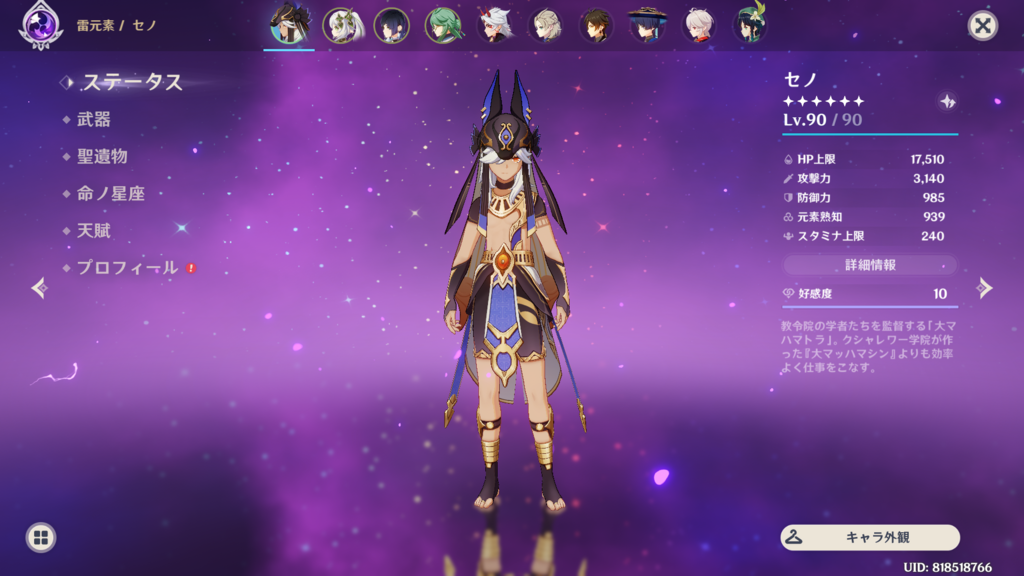Open the キャラ外観 outfit button
Viewport: 1024px width, 576px height.
pos(869,537)
